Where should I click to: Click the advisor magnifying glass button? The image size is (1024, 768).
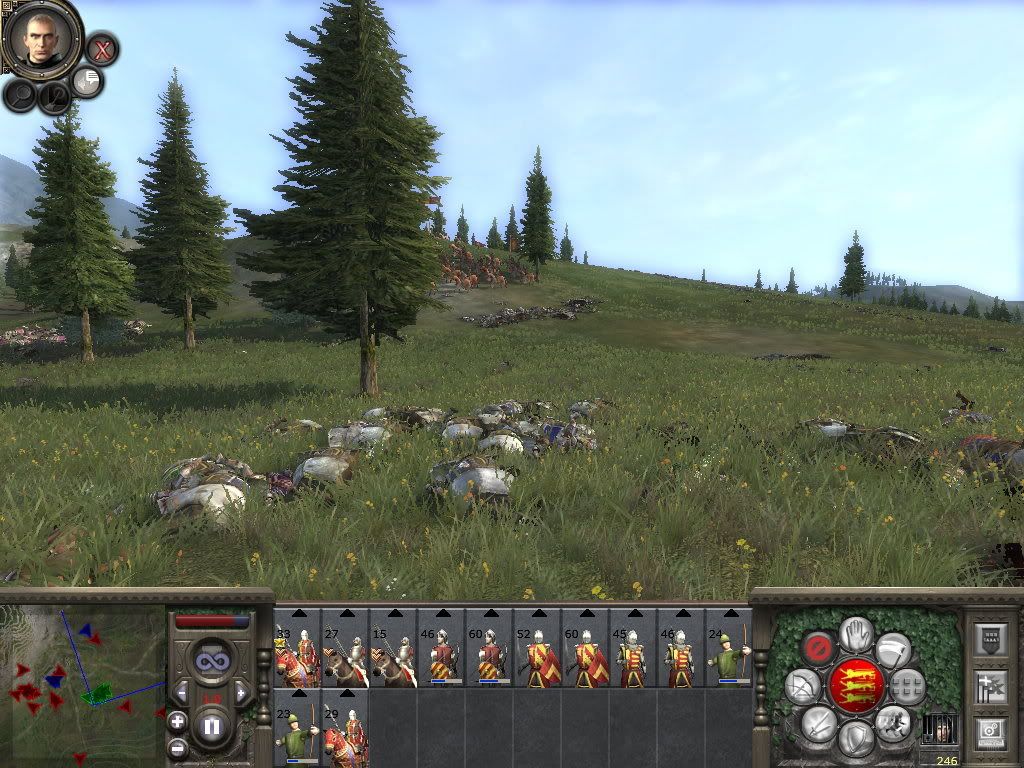point(21,95)
